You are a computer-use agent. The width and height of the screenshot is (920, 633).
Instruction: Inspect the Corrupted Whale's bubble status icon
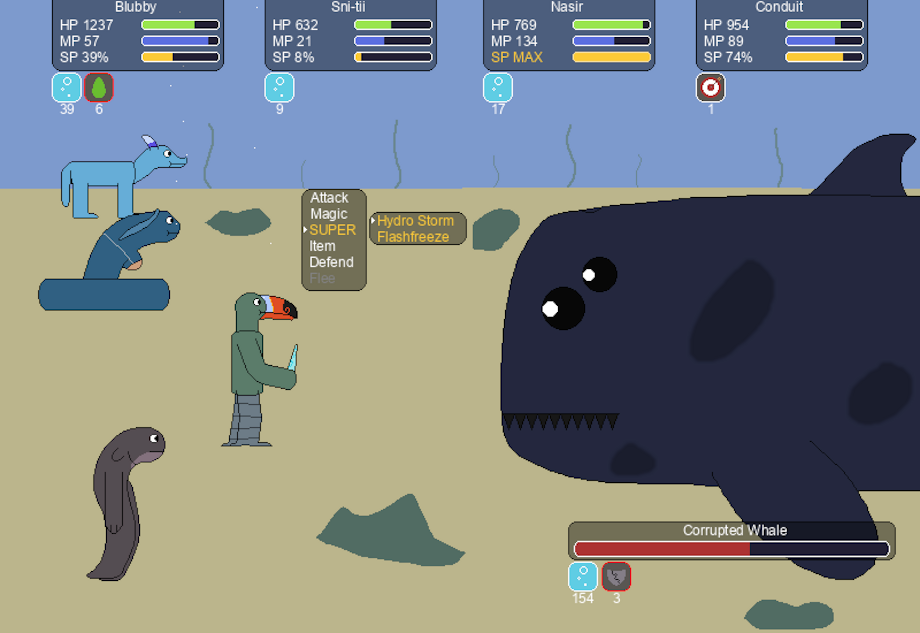583,577
